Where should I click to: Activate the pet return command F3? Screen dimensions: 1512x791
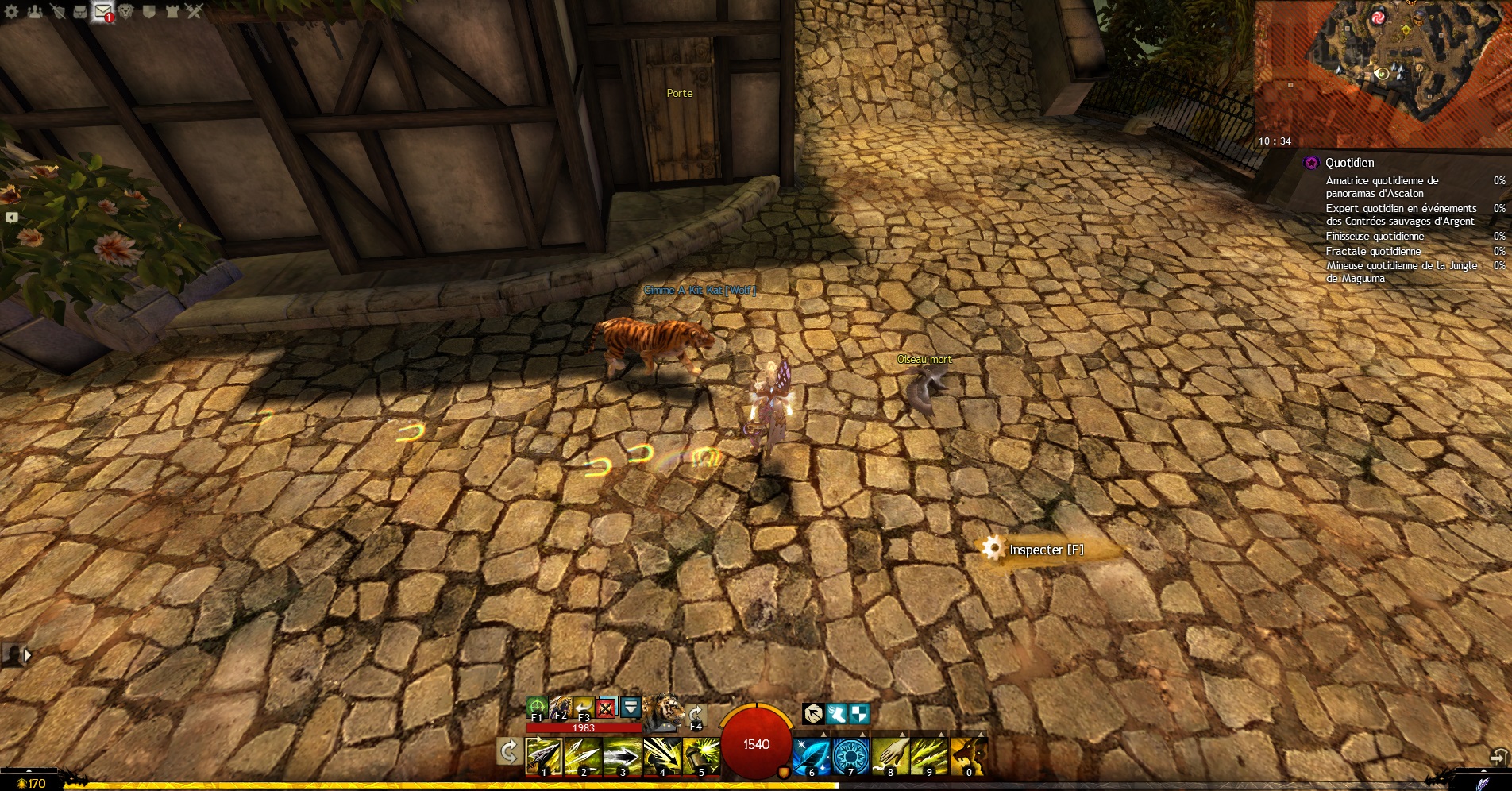(583, 707)
